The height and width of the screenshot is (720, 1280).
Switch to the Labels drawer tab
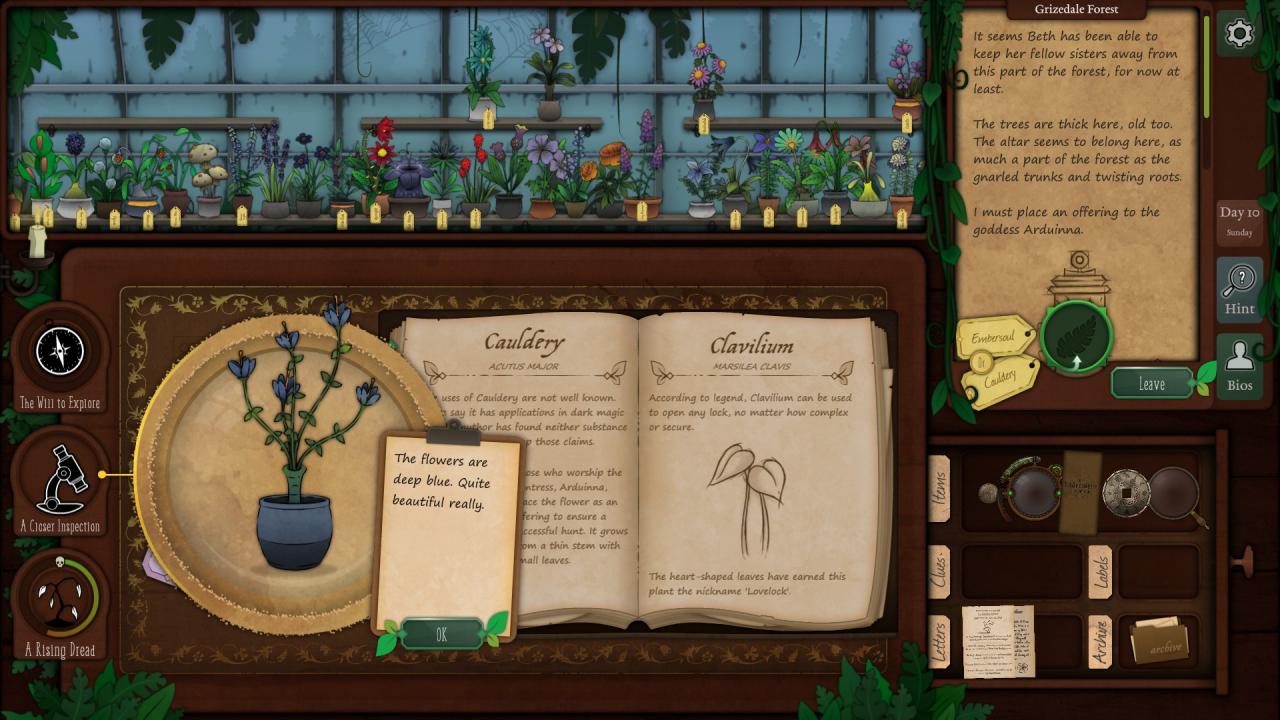1100,571
